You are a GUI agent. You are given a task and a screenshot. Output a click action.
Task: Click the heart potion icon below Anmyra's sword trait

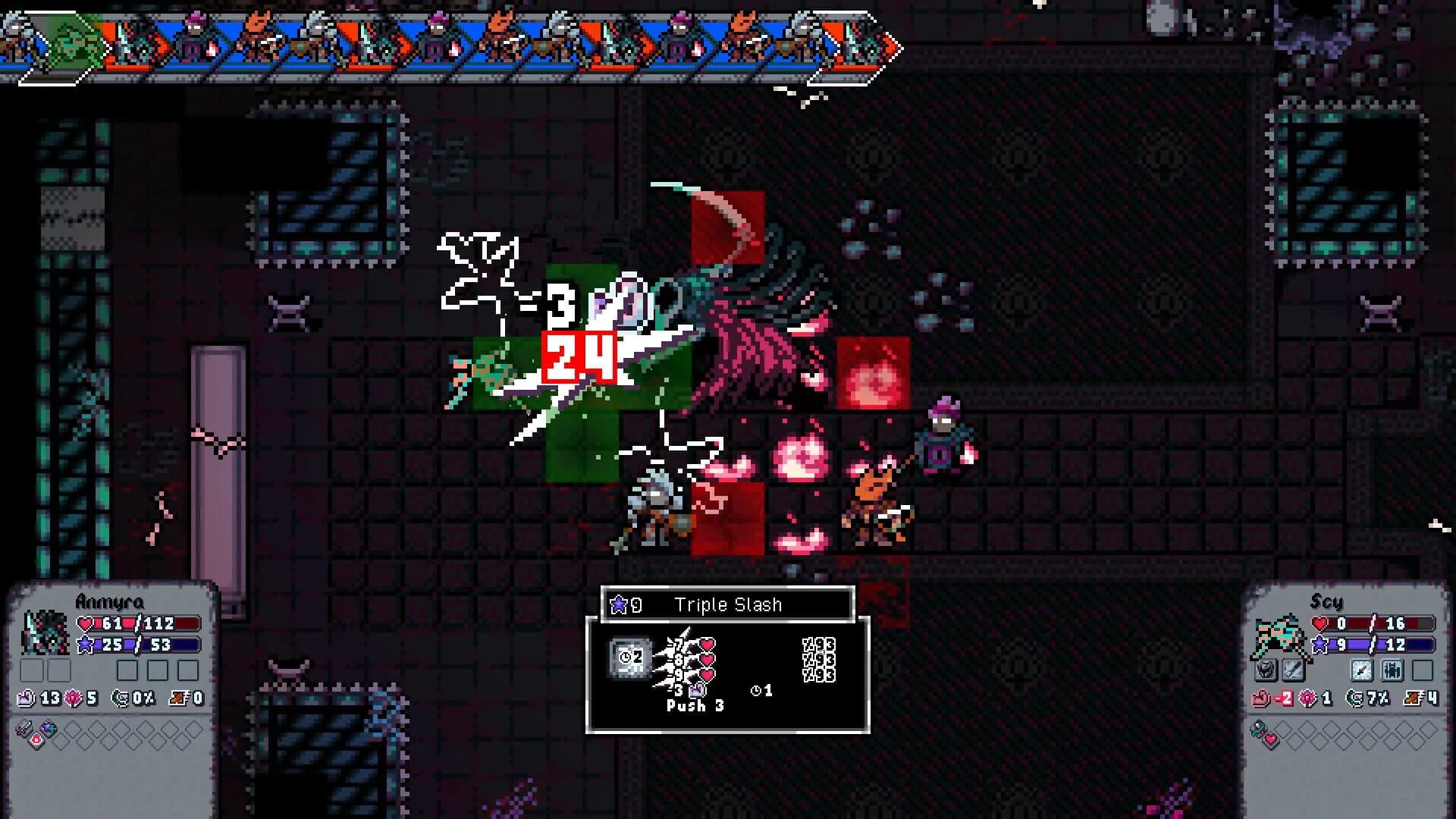(x=36, y=739)
